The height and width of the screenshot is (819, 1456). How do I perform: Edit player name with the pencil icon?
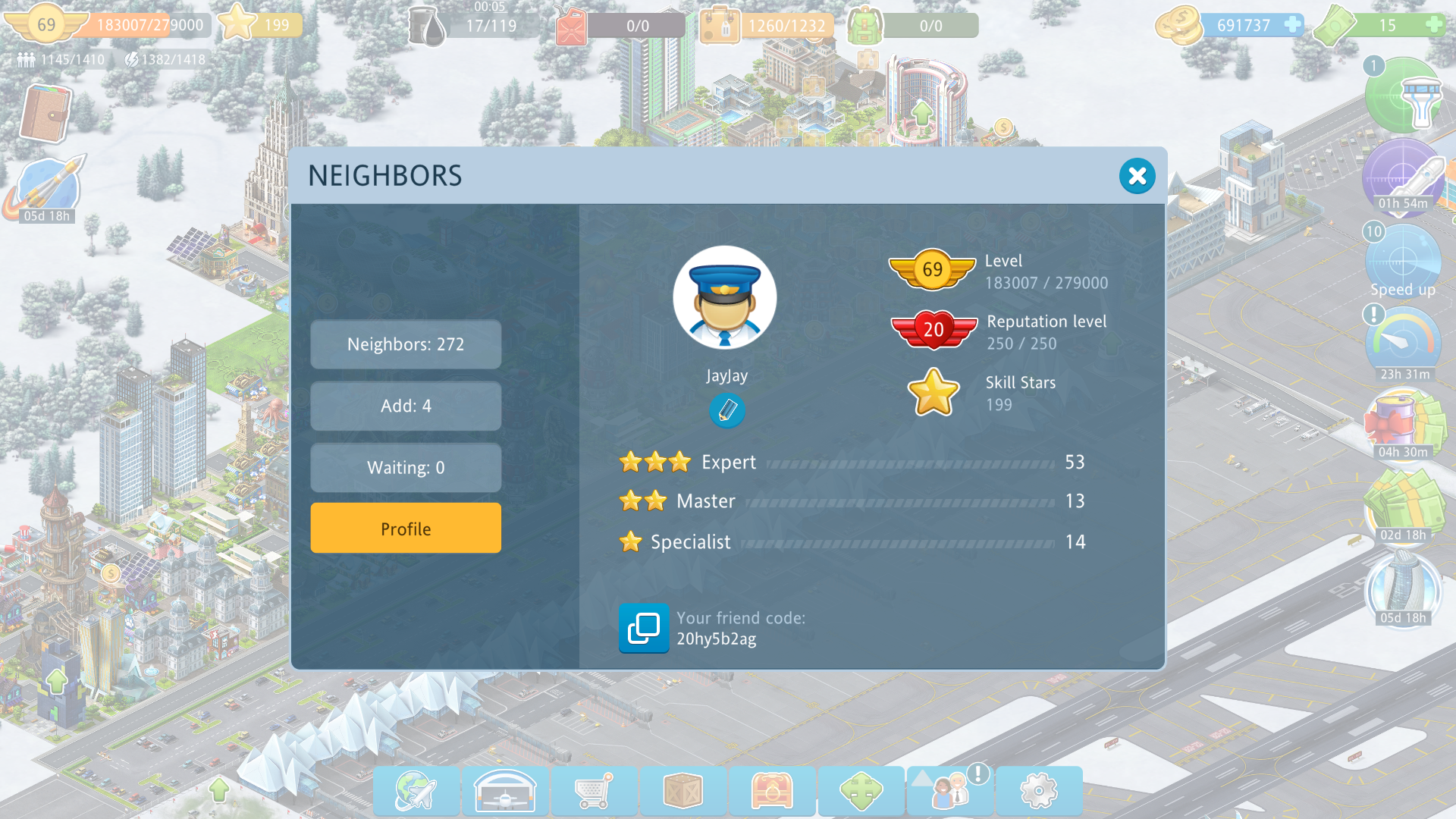pyautogui.click(x=726, y=411)
